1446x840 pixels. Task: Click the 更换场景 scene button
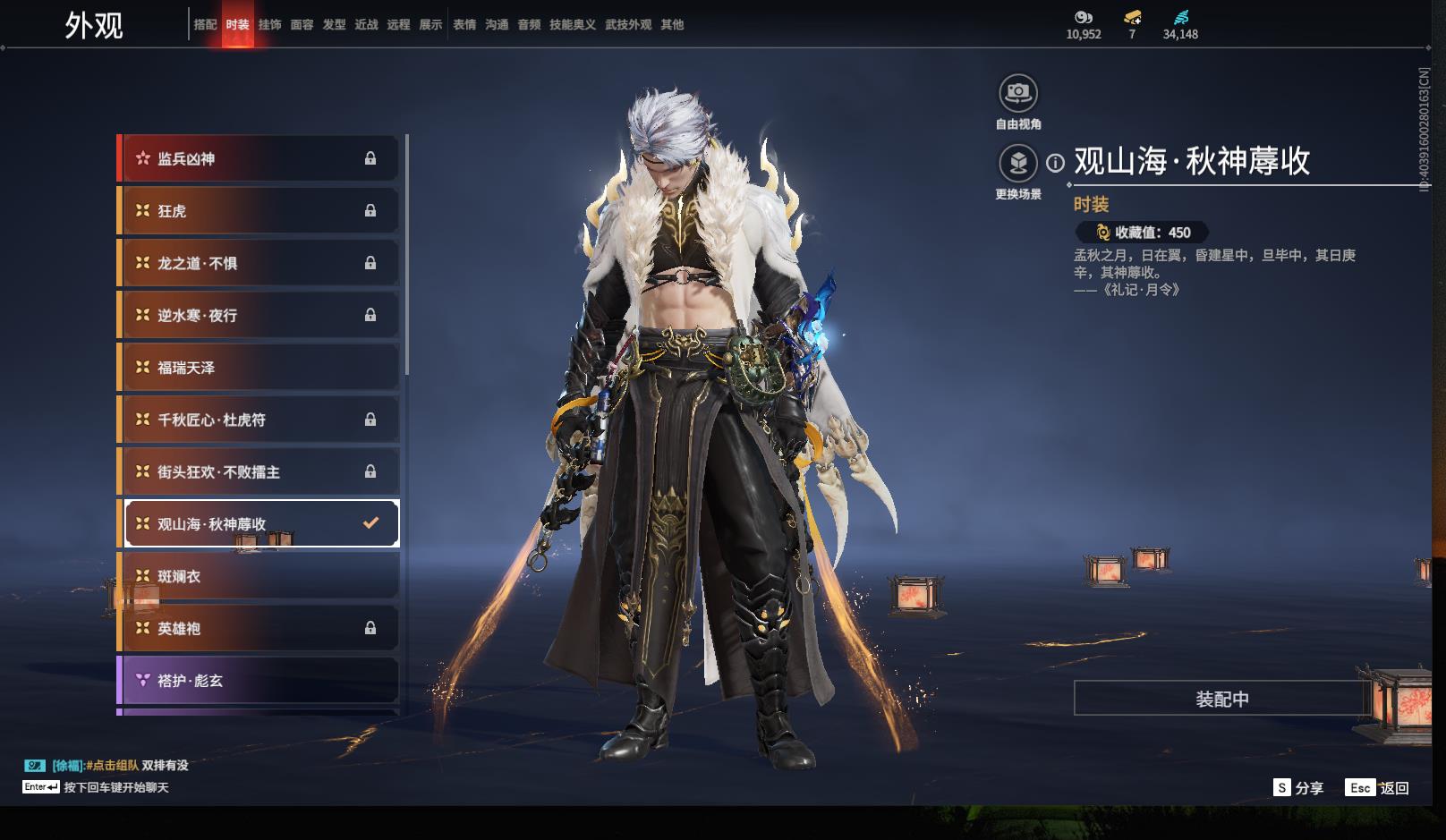[1018, 164]
